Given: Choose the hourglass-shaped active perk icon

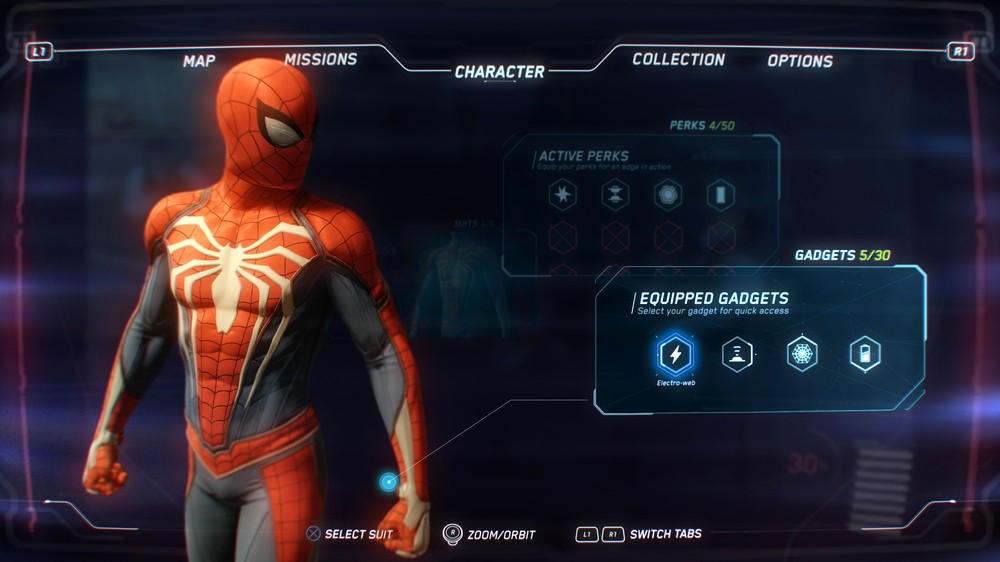Looking at the screenshot, I should point(615,195).
